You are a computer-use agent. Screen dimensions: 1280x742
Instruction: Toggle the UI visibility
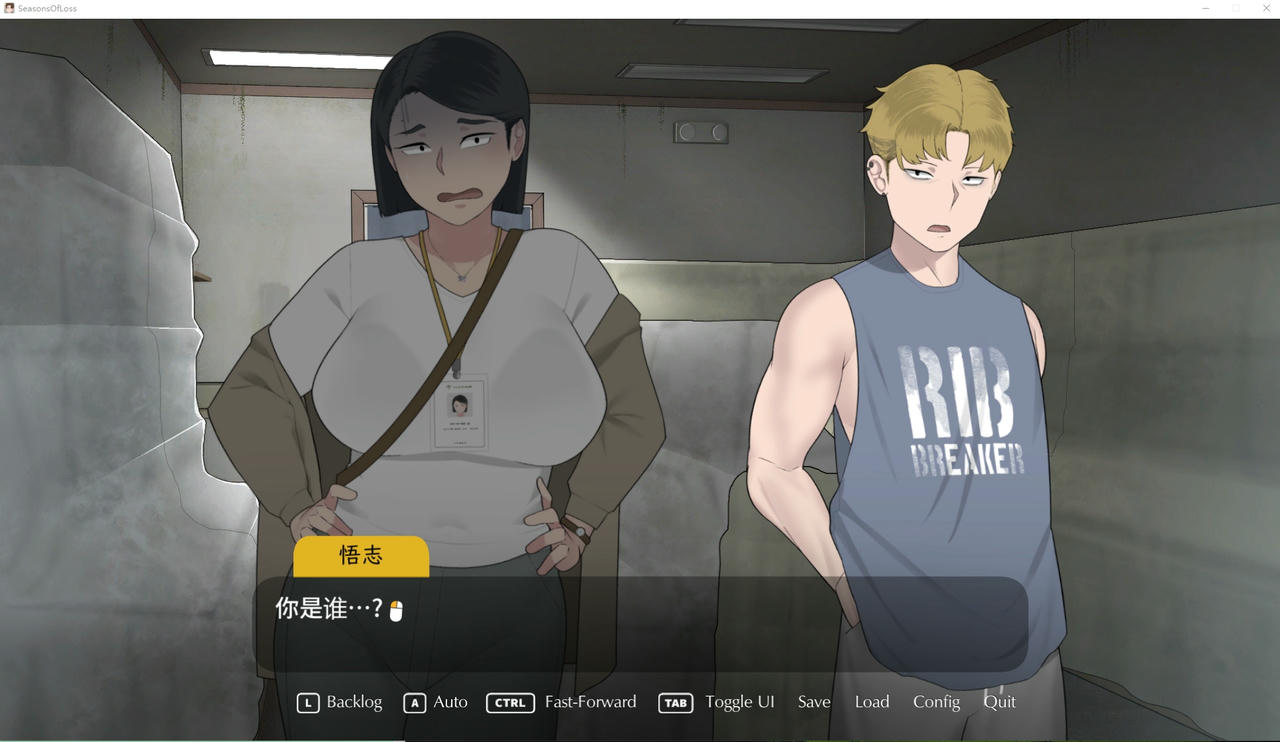pos(740,703)
